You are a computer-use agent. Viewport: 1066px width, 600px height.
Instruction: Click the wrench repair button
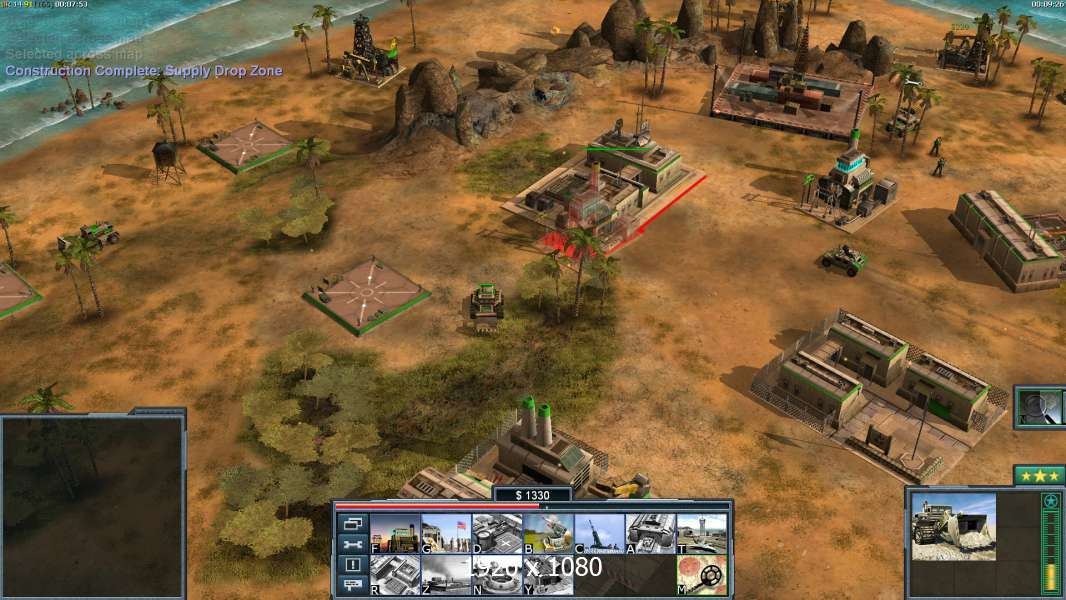(352, 544)
